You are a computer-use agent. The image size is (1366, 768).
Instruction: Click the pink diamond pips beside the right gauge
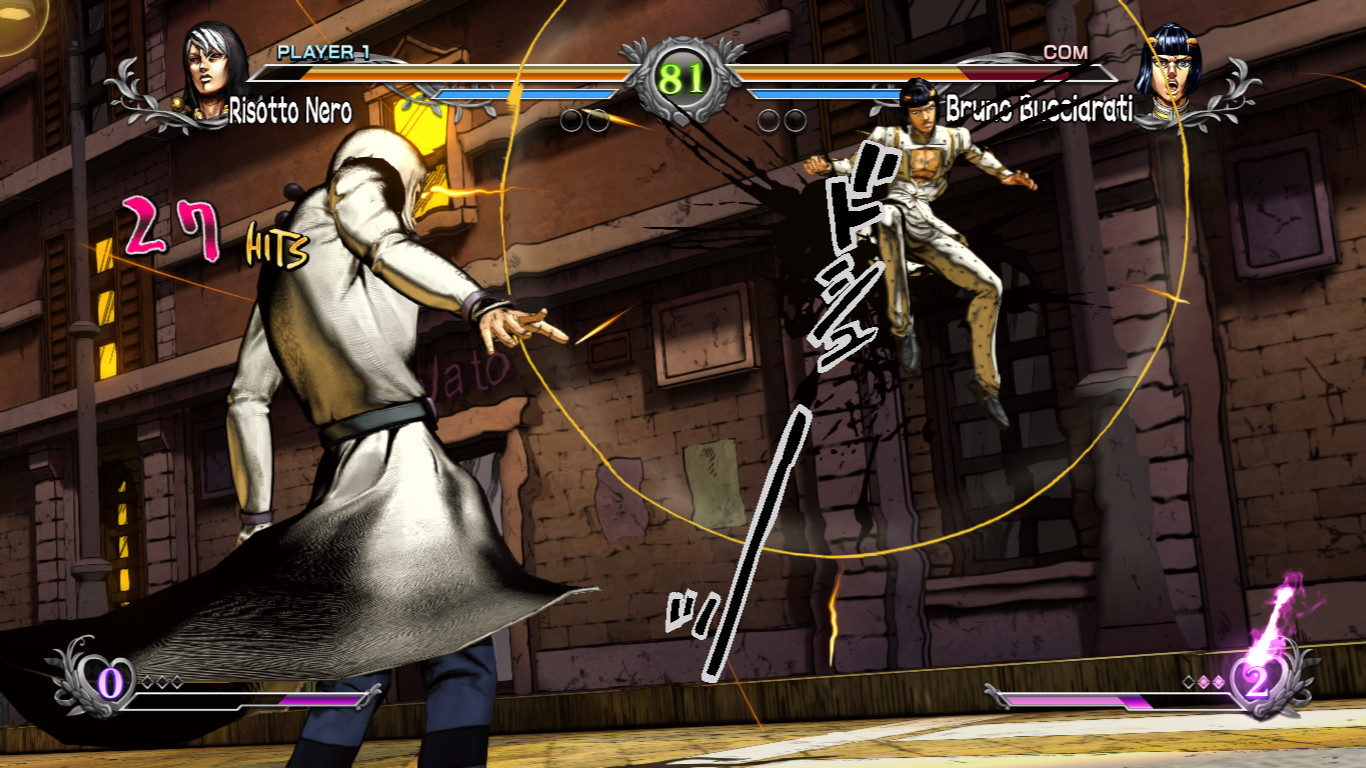[x=1203, y=682]
